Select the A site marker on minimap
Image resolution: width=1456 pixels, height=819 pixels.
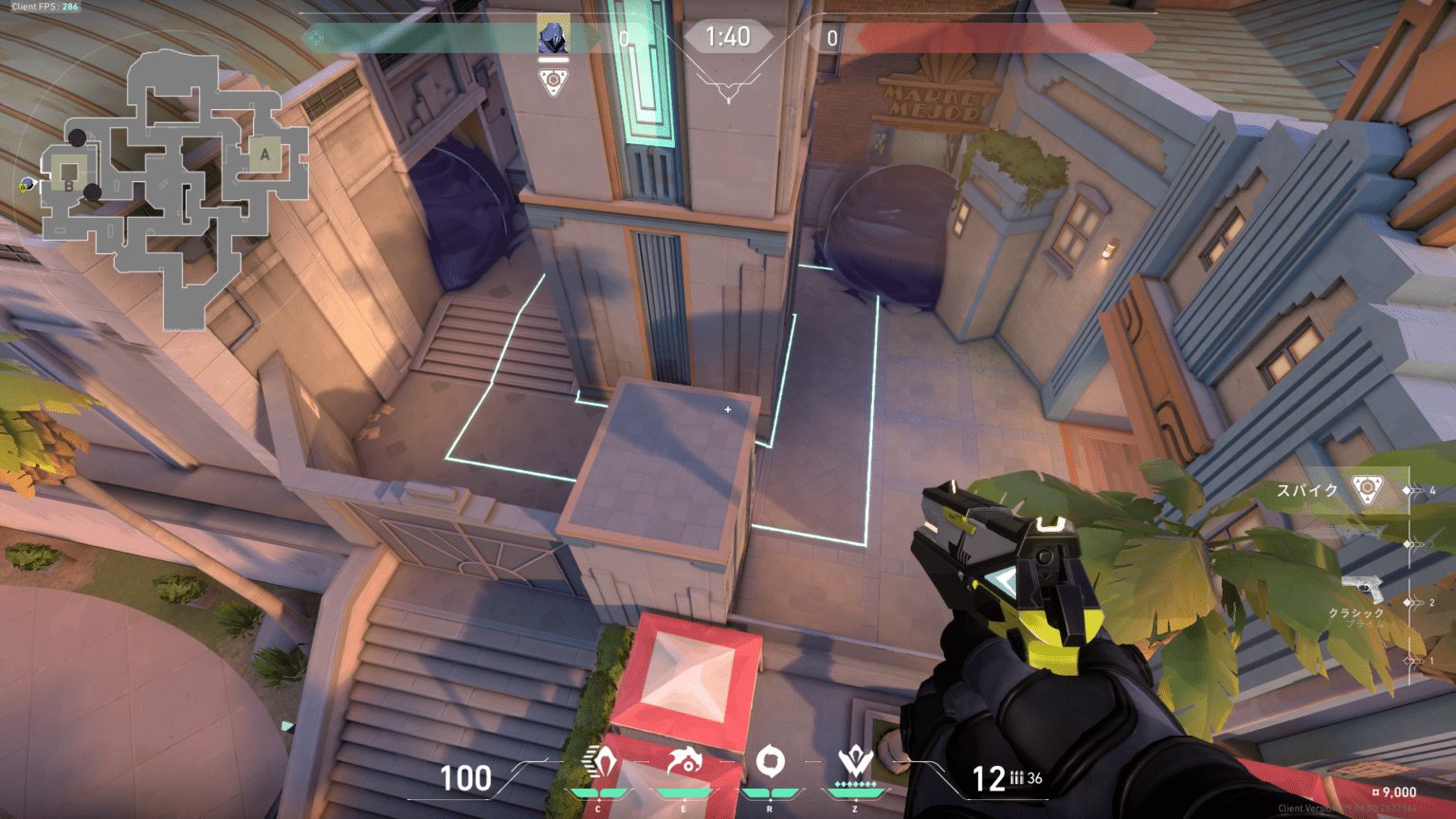coord(264,155)
